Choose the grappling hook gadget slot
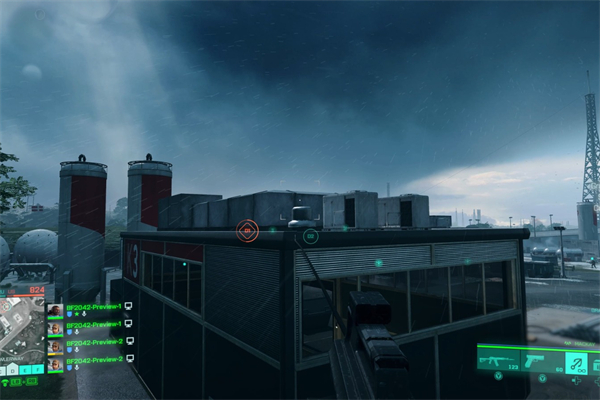The height and width of the screenshot is (400, 600). click(575, 360)
